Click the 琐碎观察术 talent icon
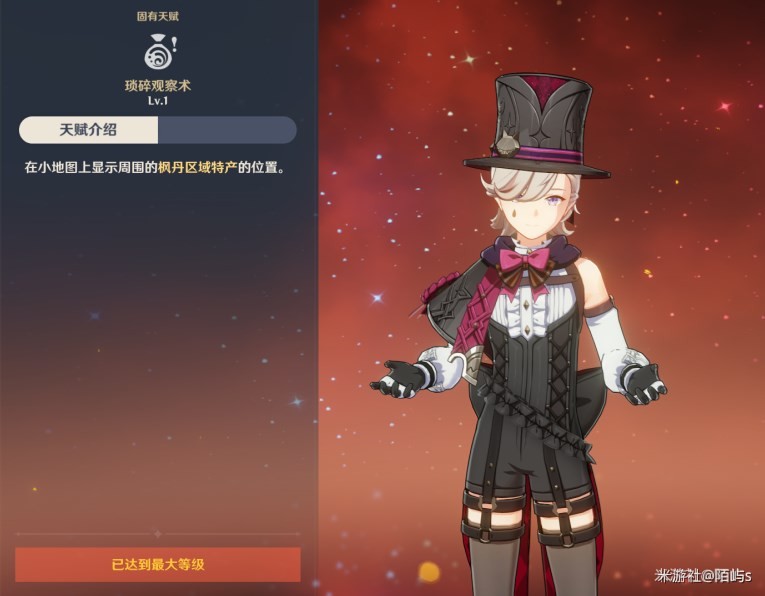 click(x=158, y=52)
